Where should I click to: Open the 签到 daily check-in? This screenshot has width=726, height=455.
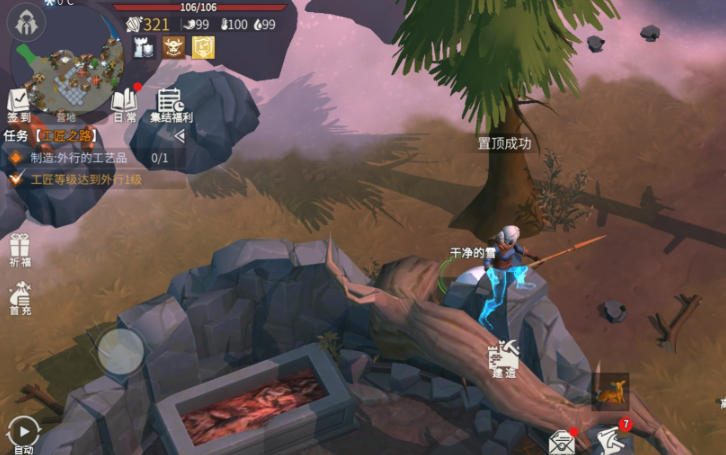(18, 104)
